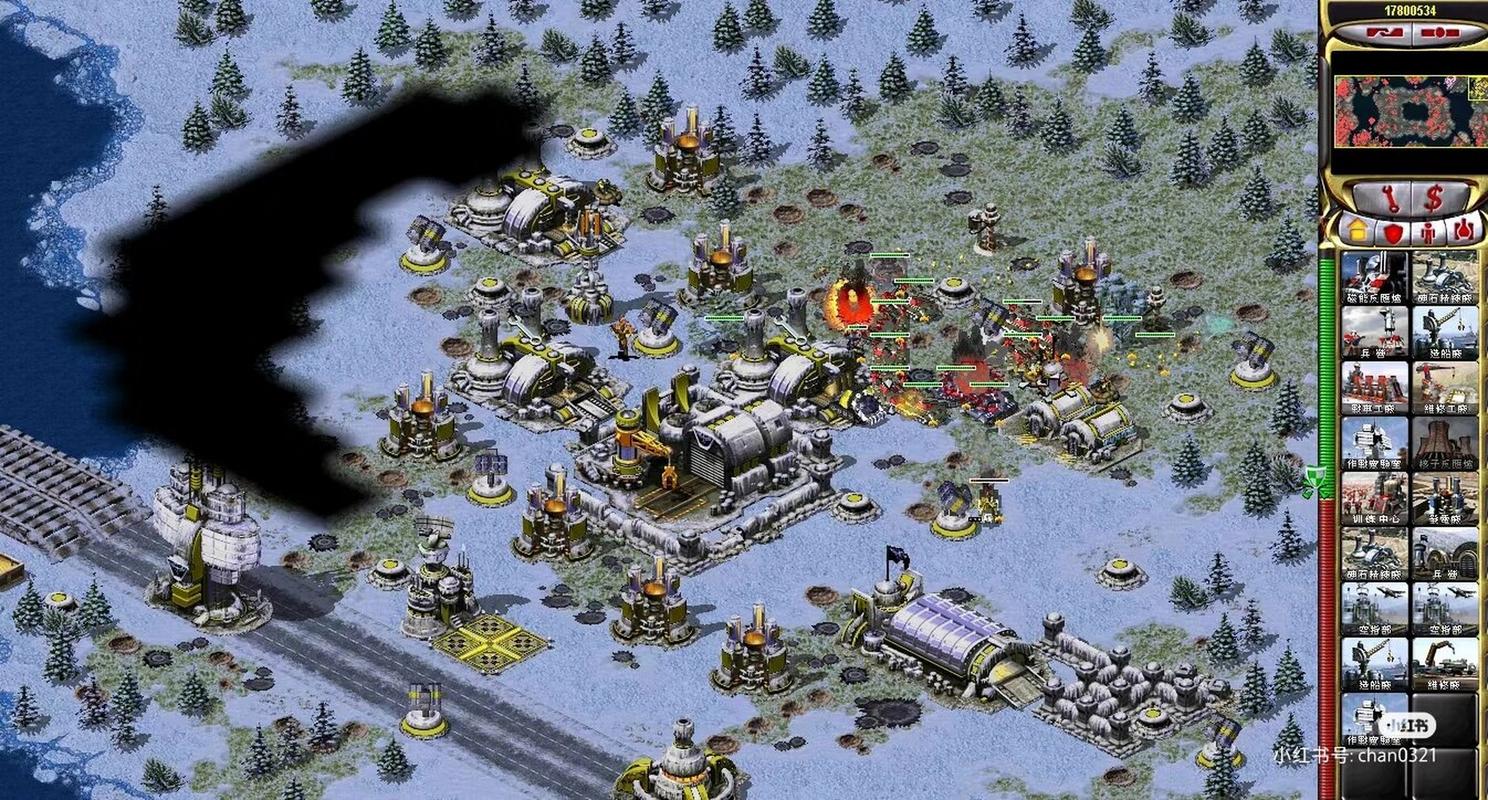
Task: Select the 训练中心 build icon
Action: click(1374, 498)
